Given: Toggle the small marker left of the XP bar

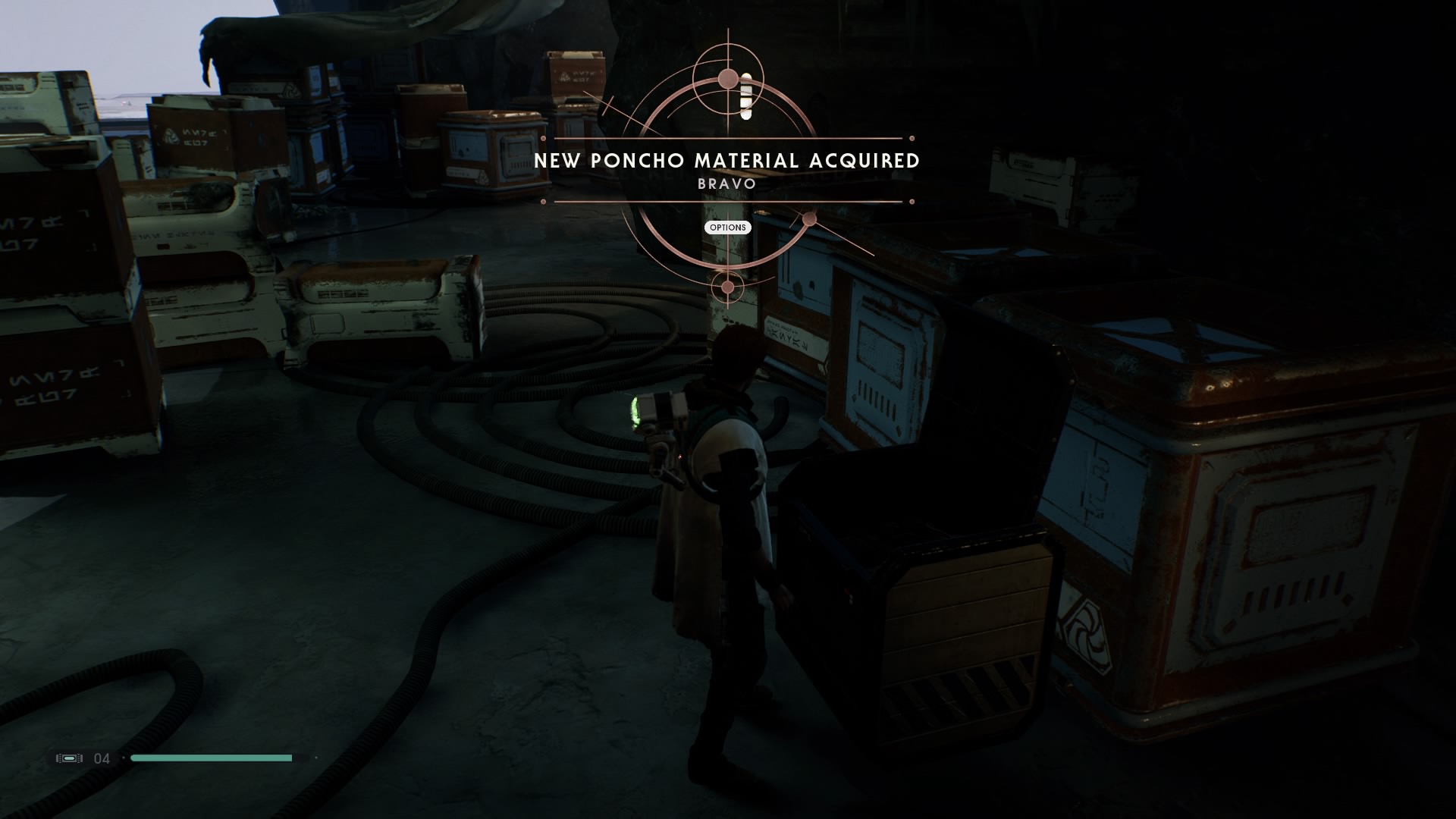Looking at the screenshot, I should [x=124, y=758].
